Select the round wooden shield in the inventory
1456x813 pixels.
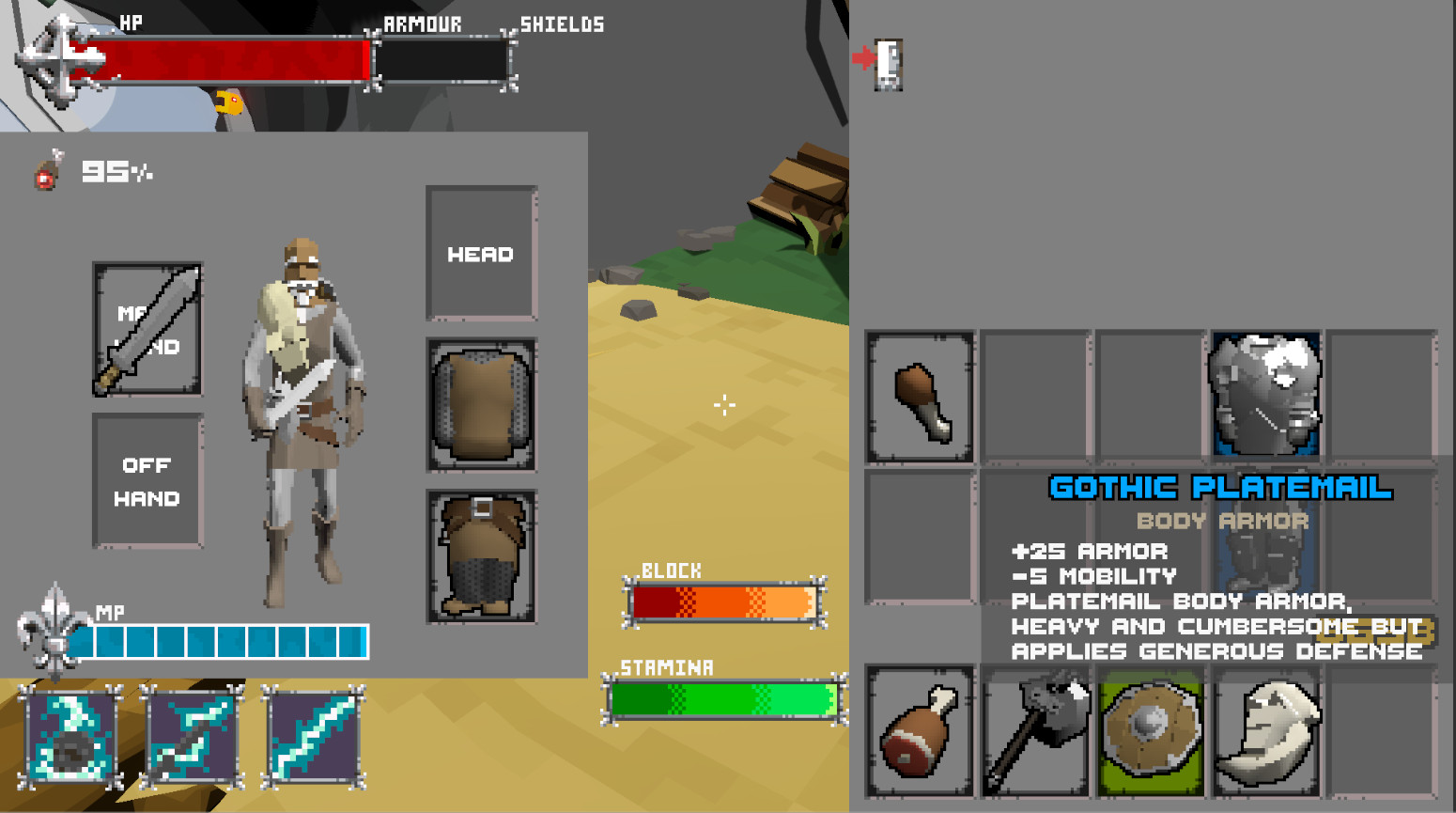tap(1150, 731)
